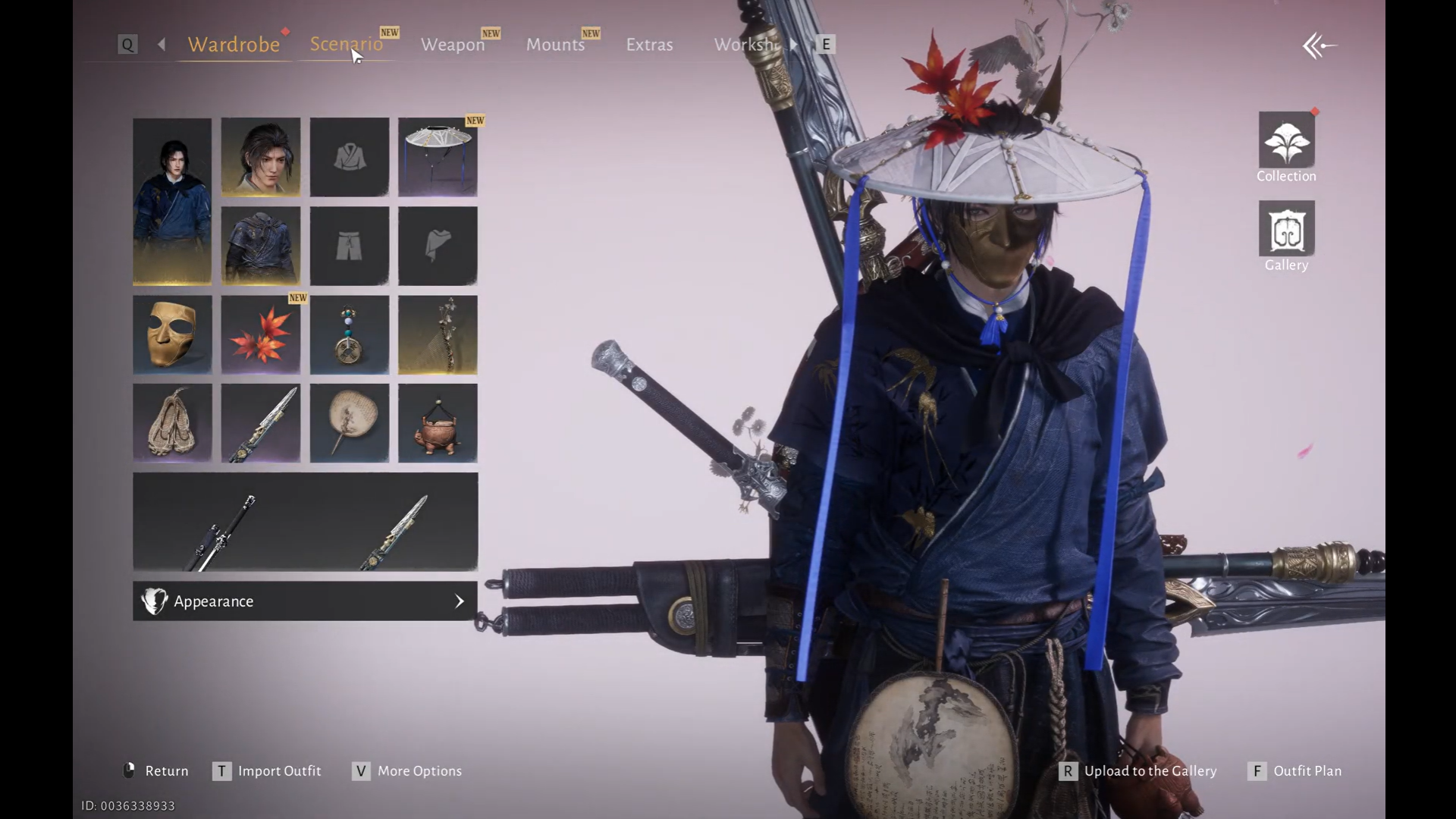Switch to the Scenario tab

(346, 44)
